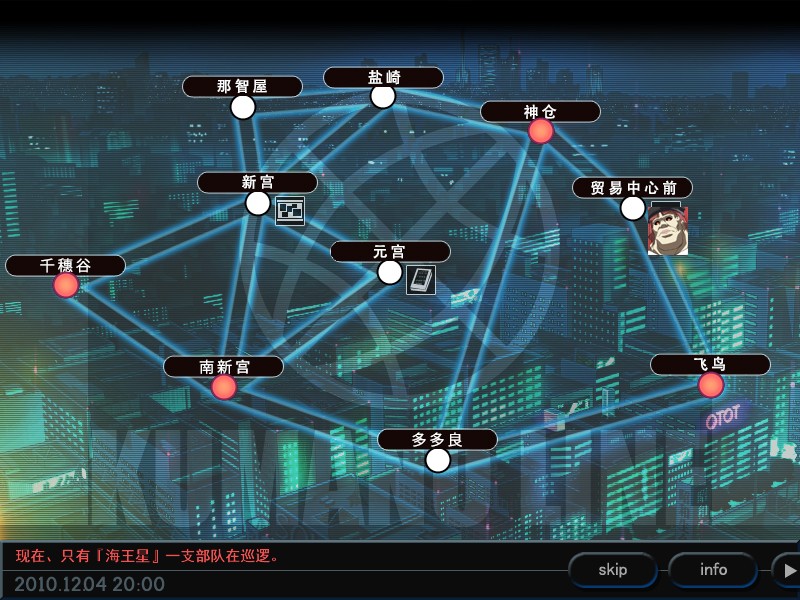Click the character portrait near 贸易中心前
Image resolution: width=800 pixels, height=600 pixels.
pos(668,232)
